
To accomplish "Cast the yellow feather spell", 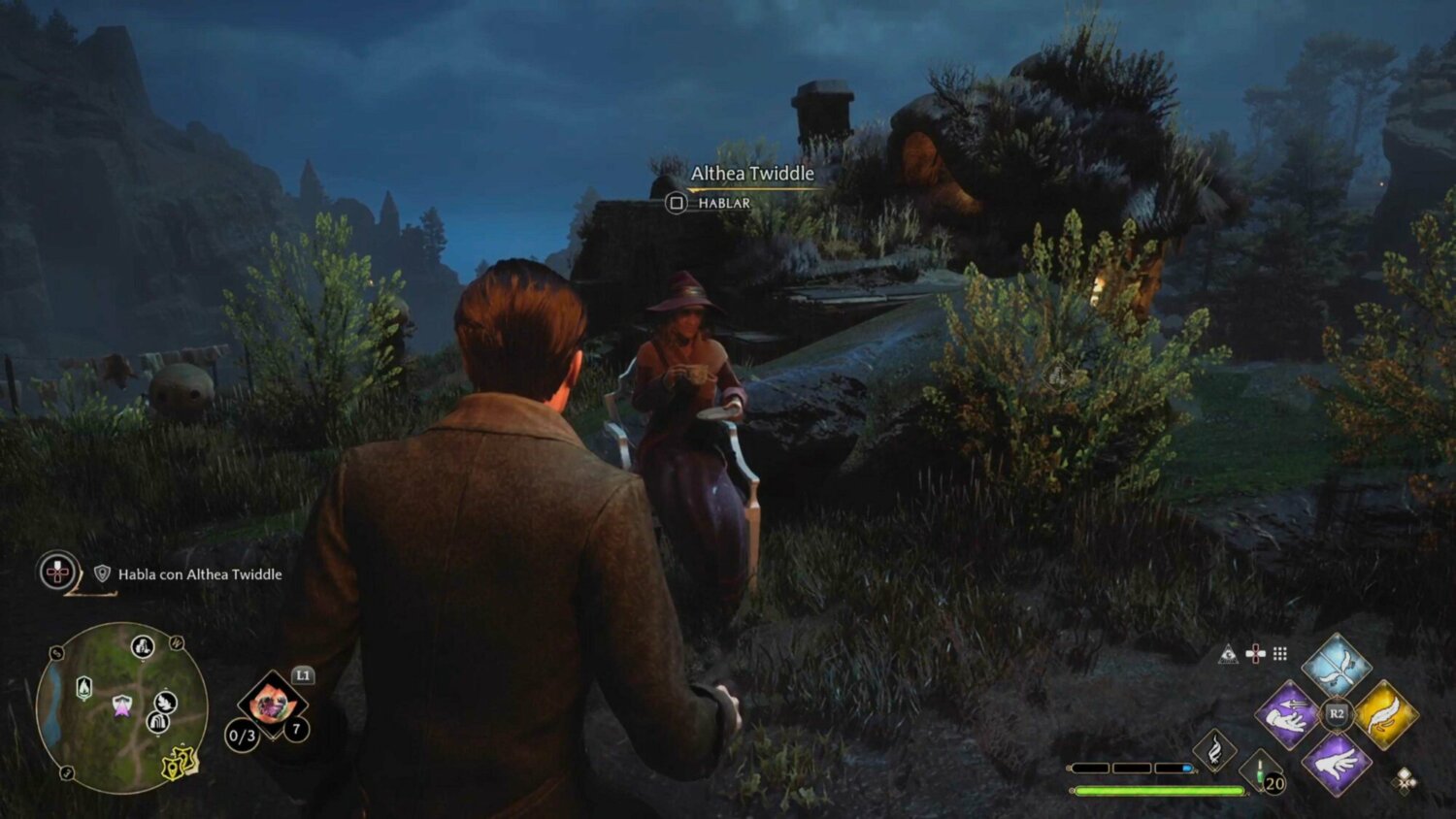I will [1385, 715].
